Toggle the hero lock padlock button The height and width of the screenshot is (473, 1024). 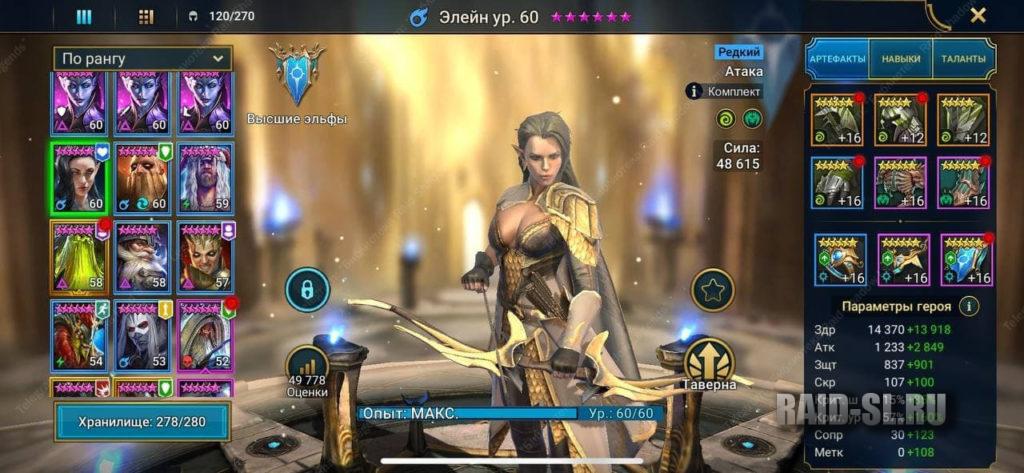pyautogui.click(x=308, y=290)
